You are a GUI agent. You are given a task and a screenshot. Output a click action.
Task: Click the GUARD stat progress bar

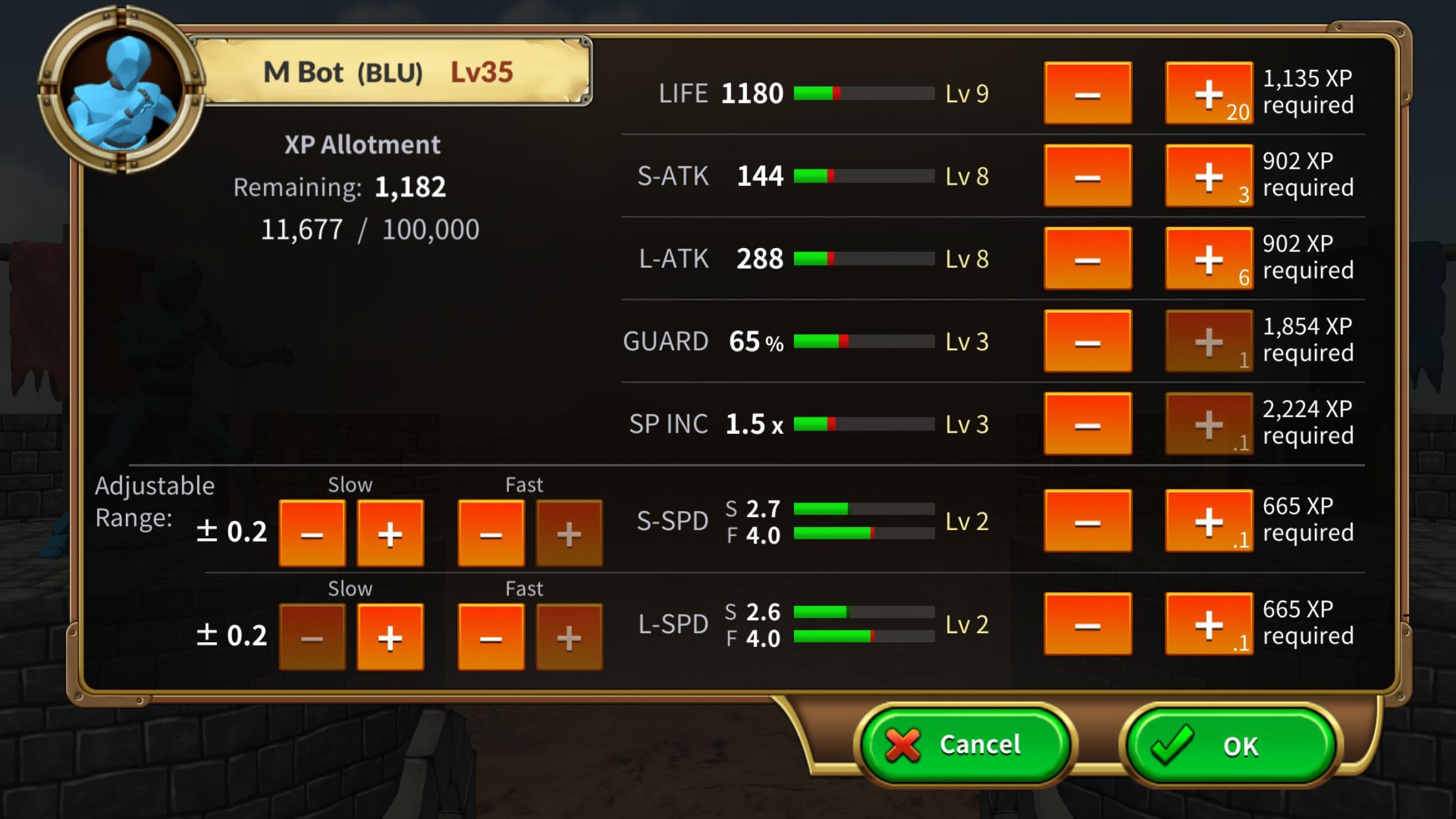[864, 342]
